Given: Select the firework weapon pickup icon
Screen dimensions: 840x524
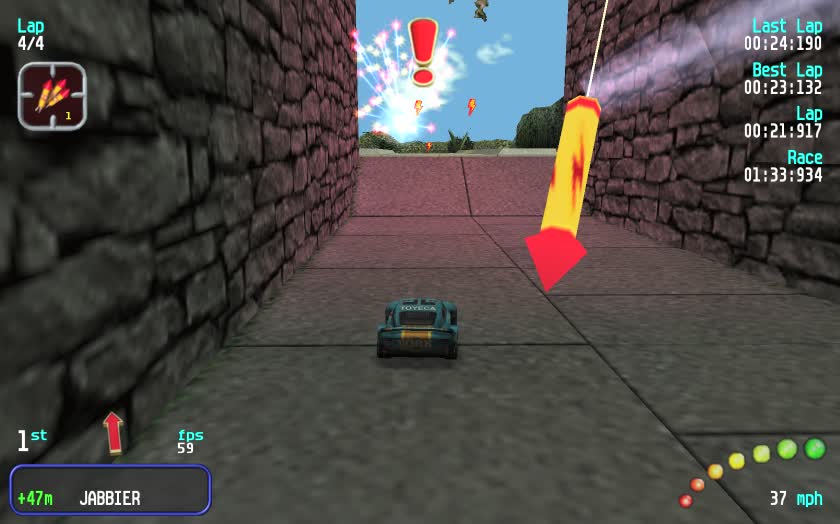Looking at the screenshot, I should pyautogui.click(x=52, y=96).
